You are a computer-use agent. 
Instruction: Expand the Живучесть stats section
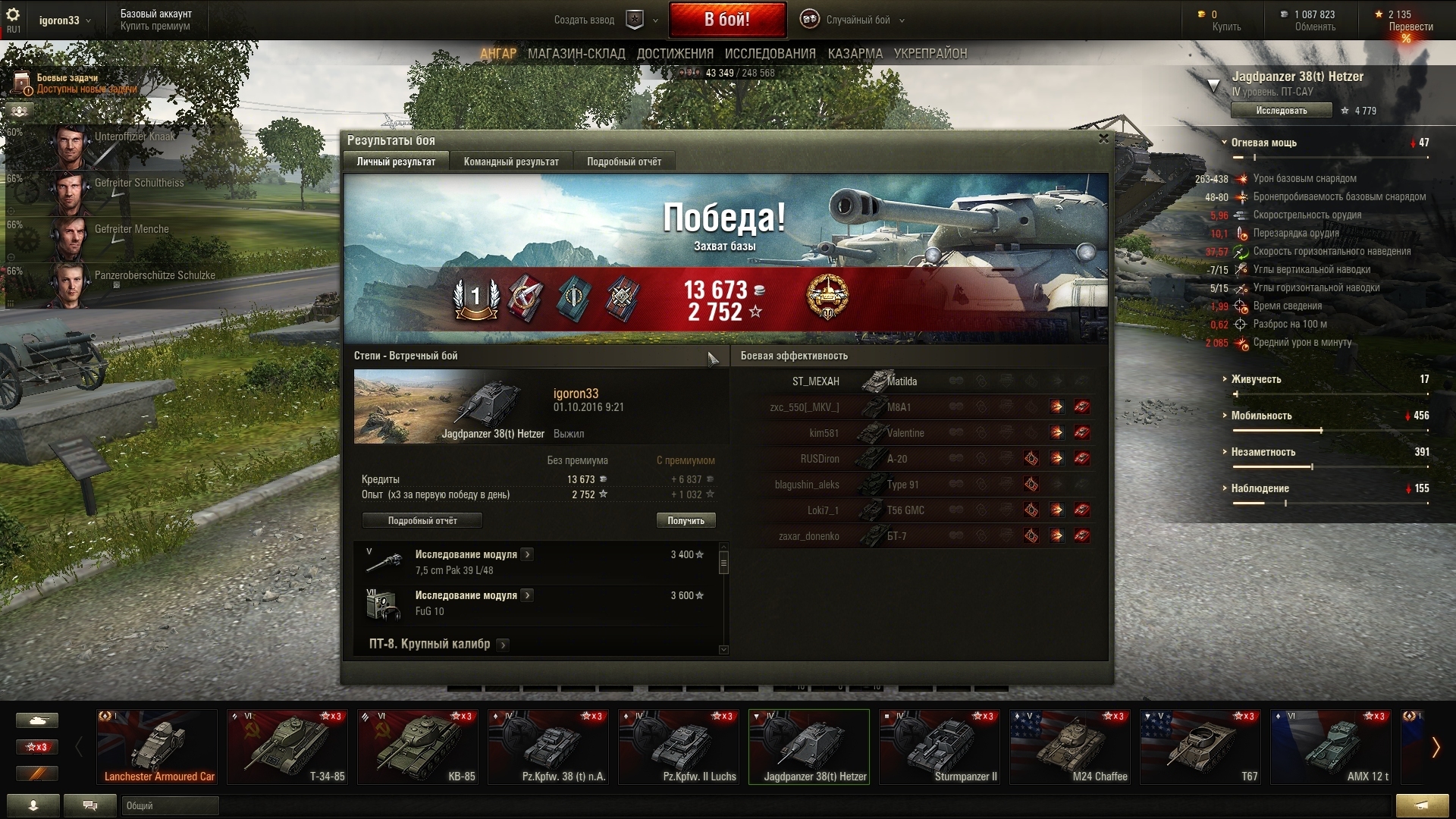click(1256, 379)
